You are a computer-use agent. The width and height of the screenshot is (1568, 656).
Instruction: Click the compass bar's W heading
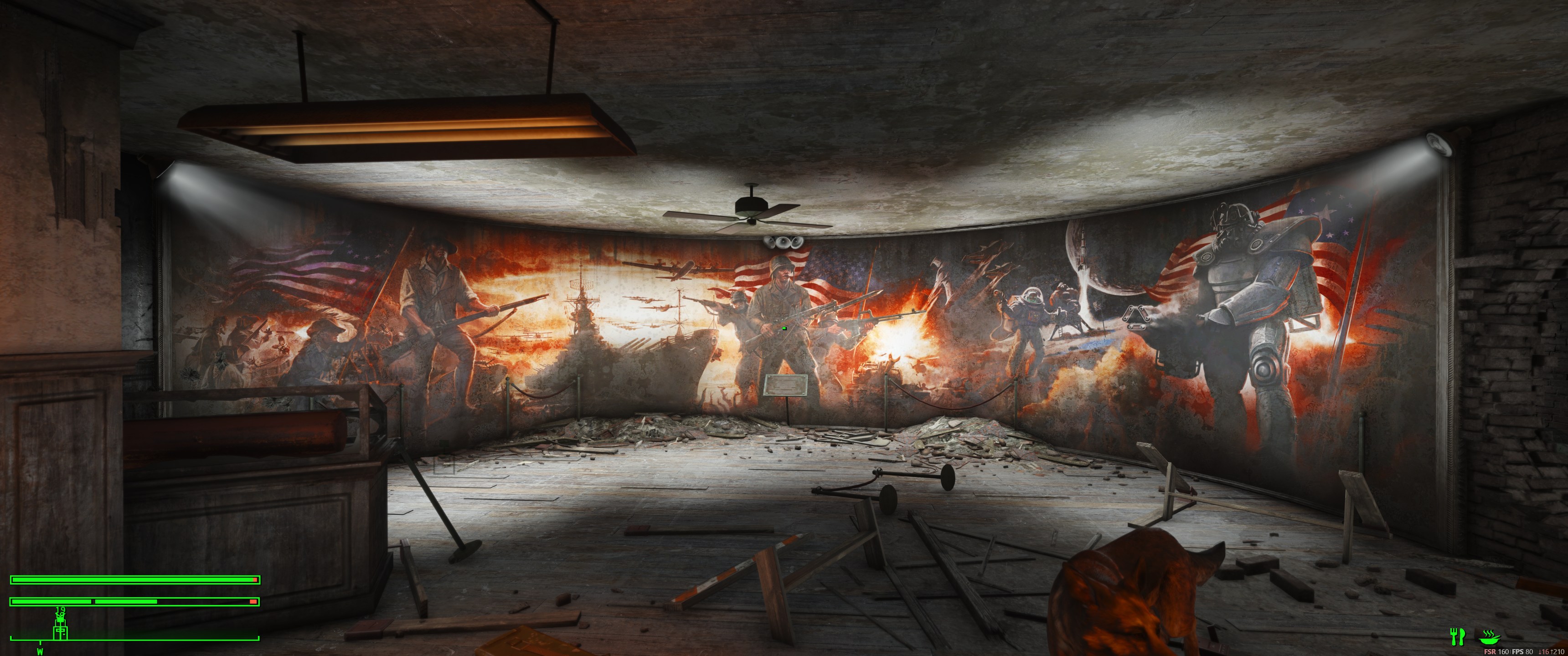pyautogui.click(x=40, y=651)
